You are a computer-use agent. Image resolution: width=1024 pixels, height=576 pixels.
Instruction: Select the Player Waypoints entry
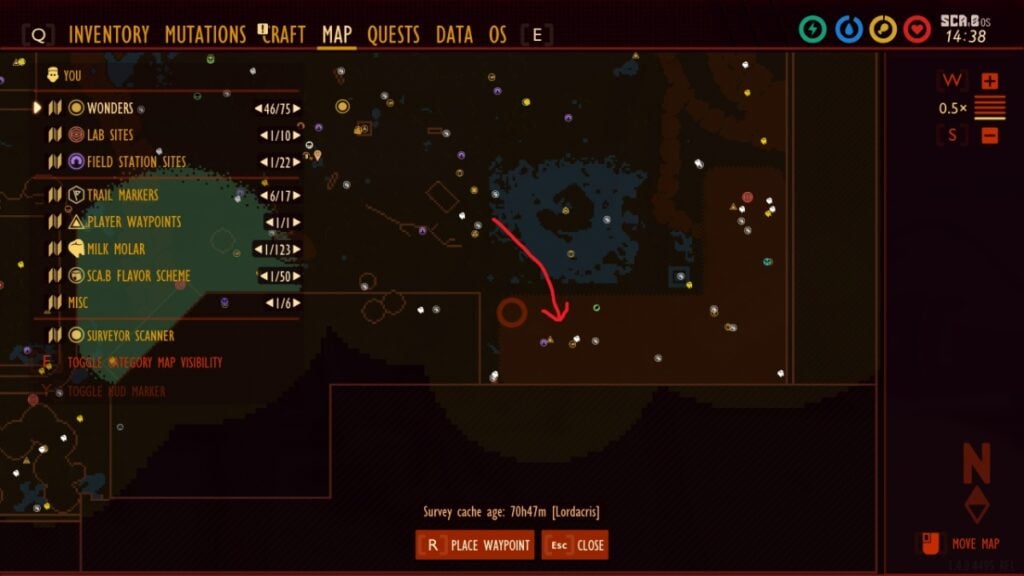pos(134,222)
